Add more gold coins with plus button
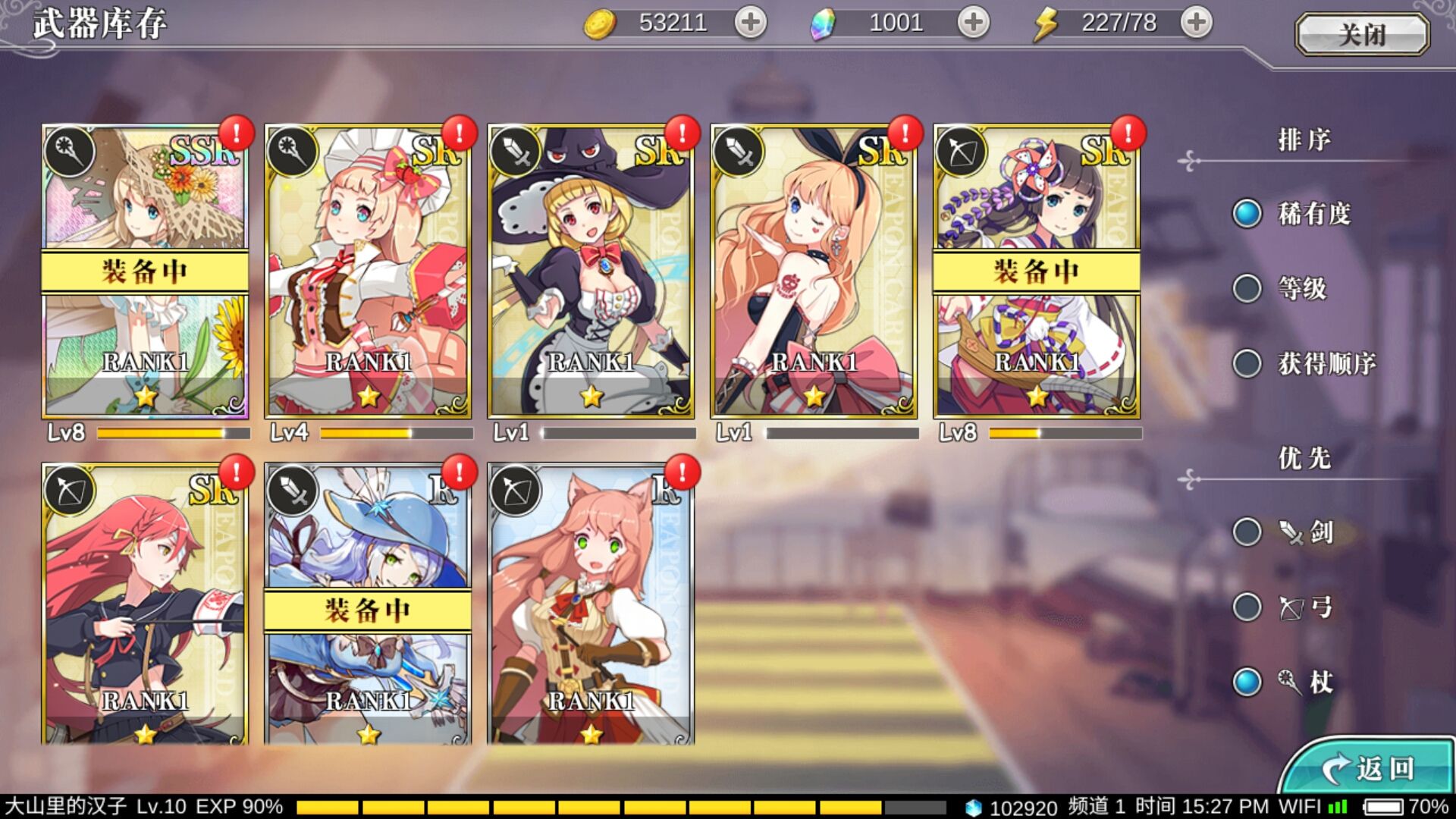This screenshot has width=1456, height=819. 750,23
